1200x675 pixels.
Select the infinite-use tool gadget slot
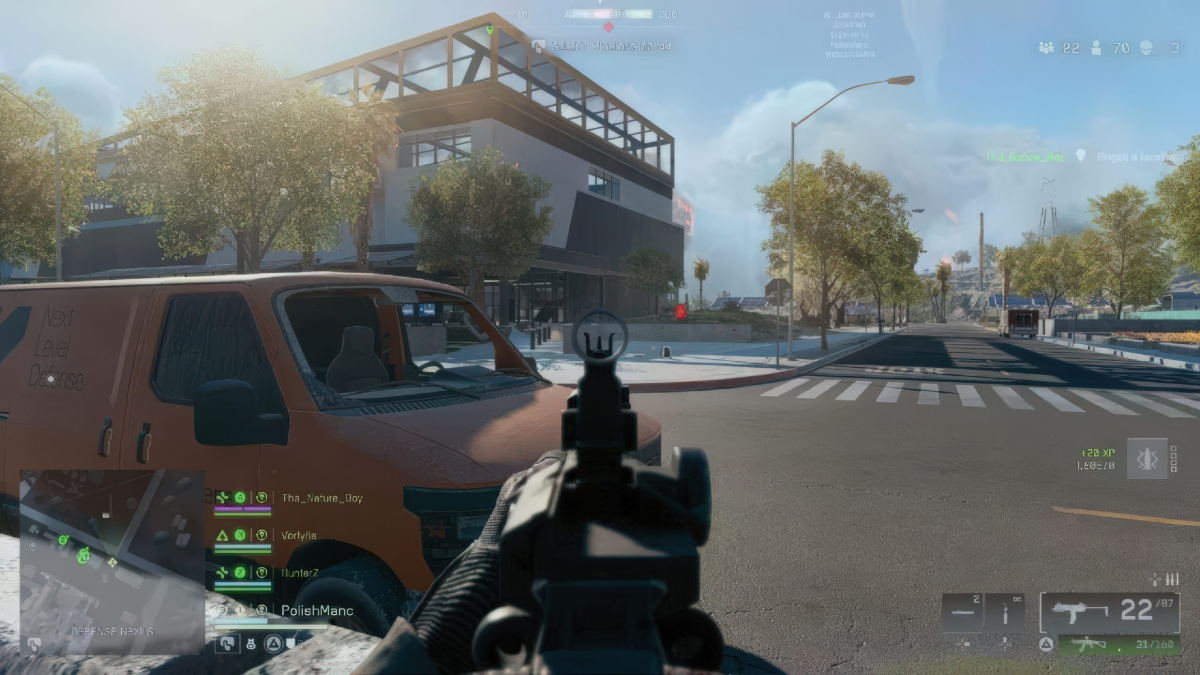coord(1005,611)
